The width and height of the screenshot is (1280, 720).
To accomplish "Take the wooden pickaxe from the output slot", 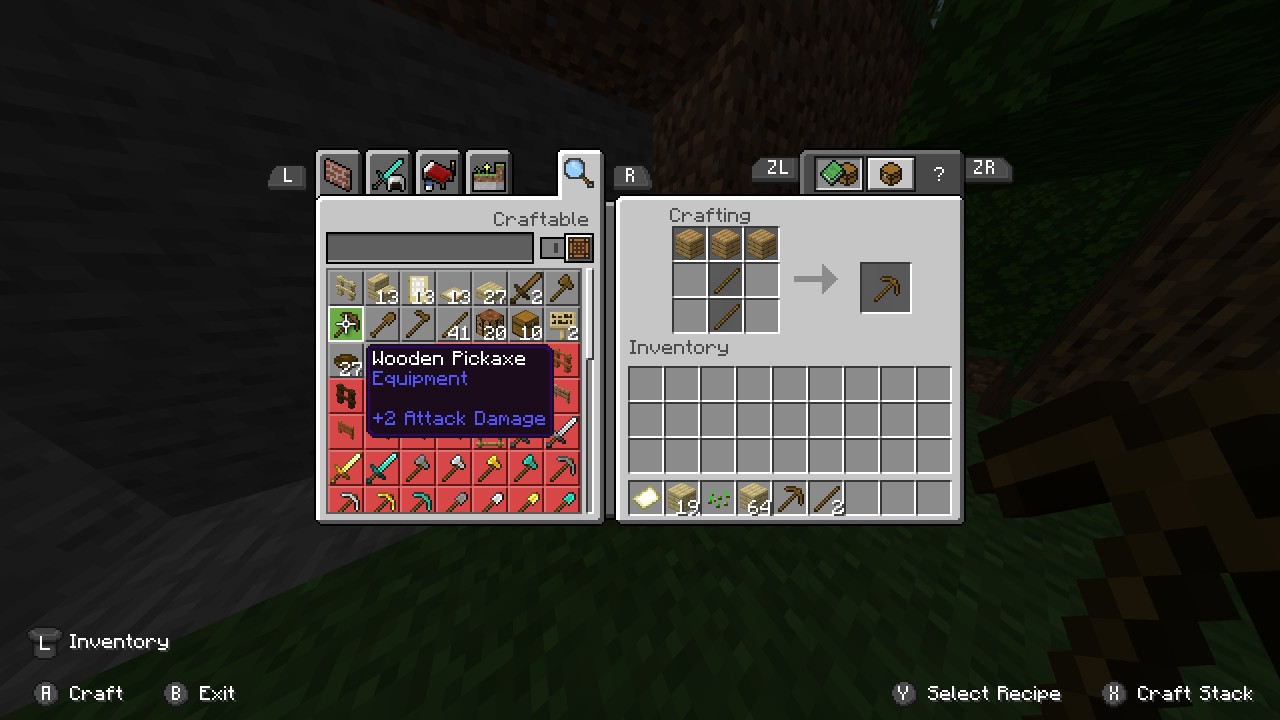I will tap(886, 288).
